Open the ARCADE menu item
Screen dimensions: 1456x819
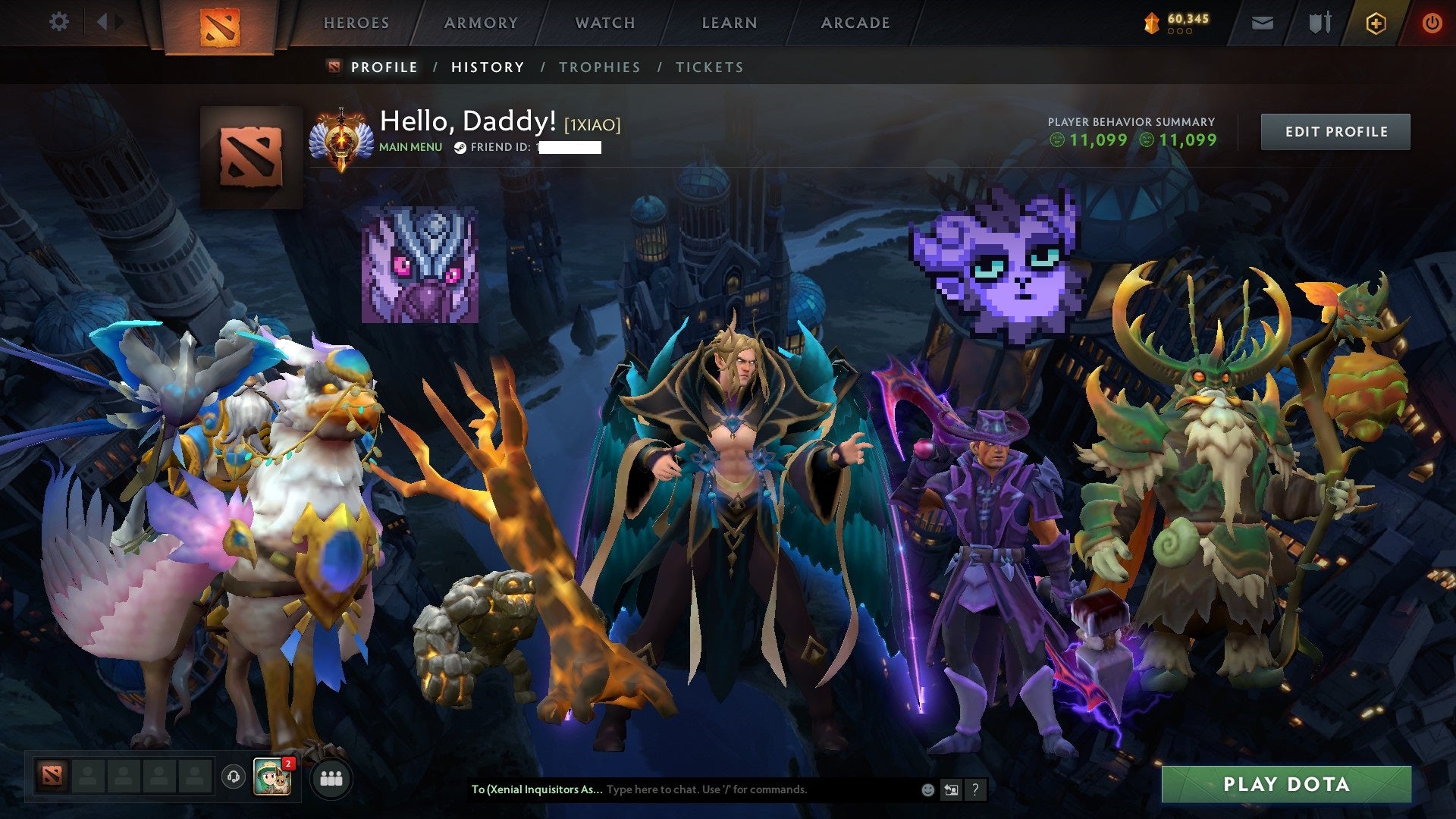tap(855, 23)
